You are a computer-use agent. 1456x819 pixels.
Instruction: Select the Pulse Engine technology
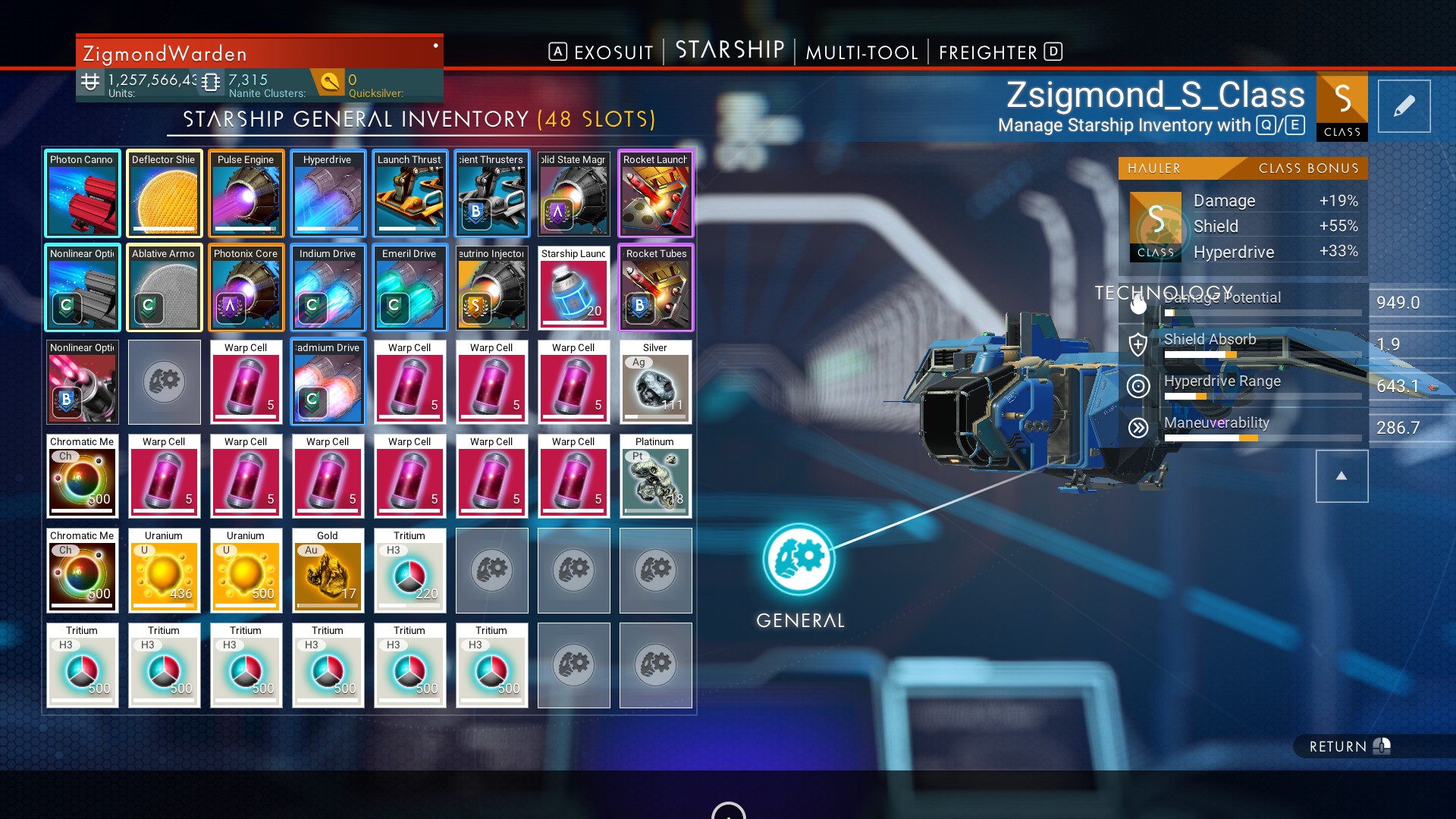(246, 194)
